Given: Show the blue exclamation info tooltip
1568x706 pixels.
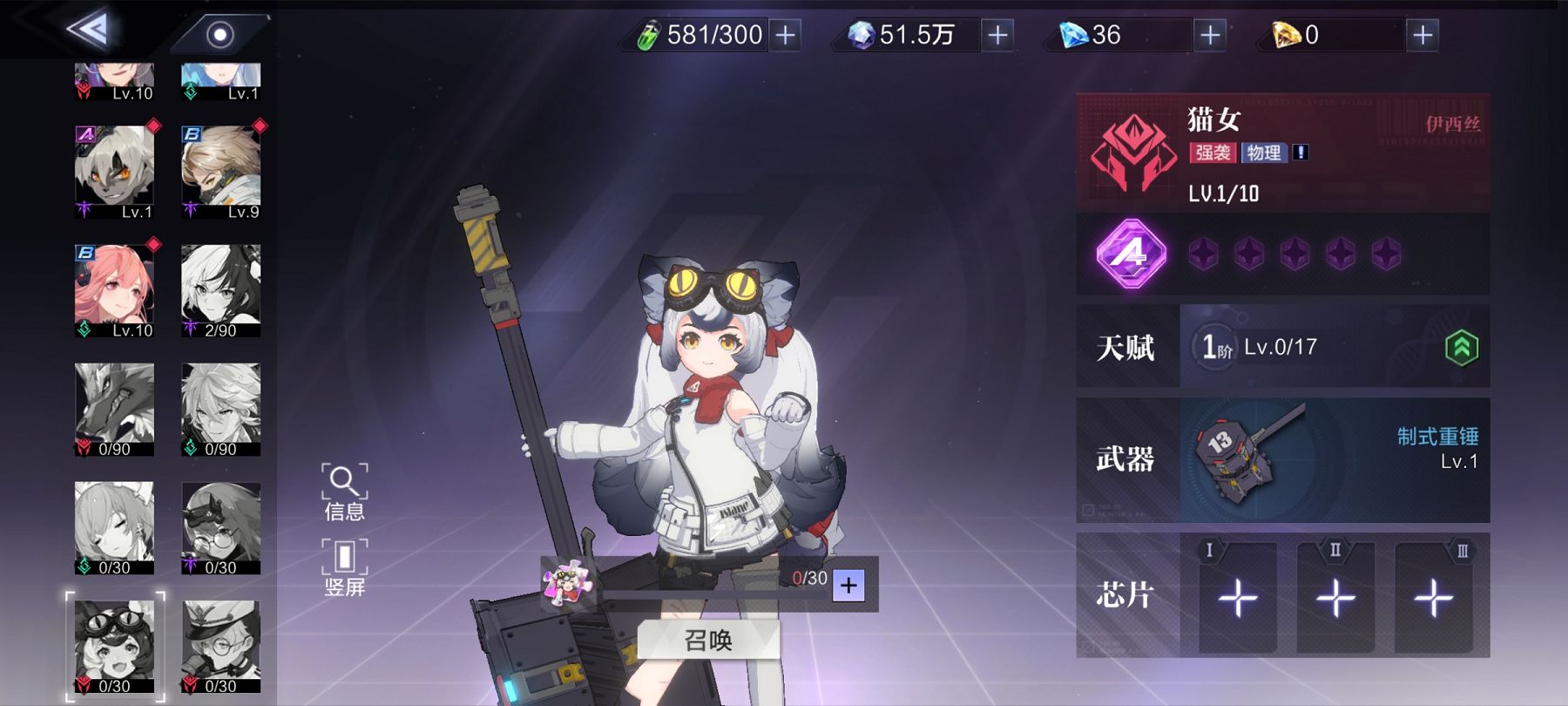Looking at the screenshot, I should pos(1301,153).
